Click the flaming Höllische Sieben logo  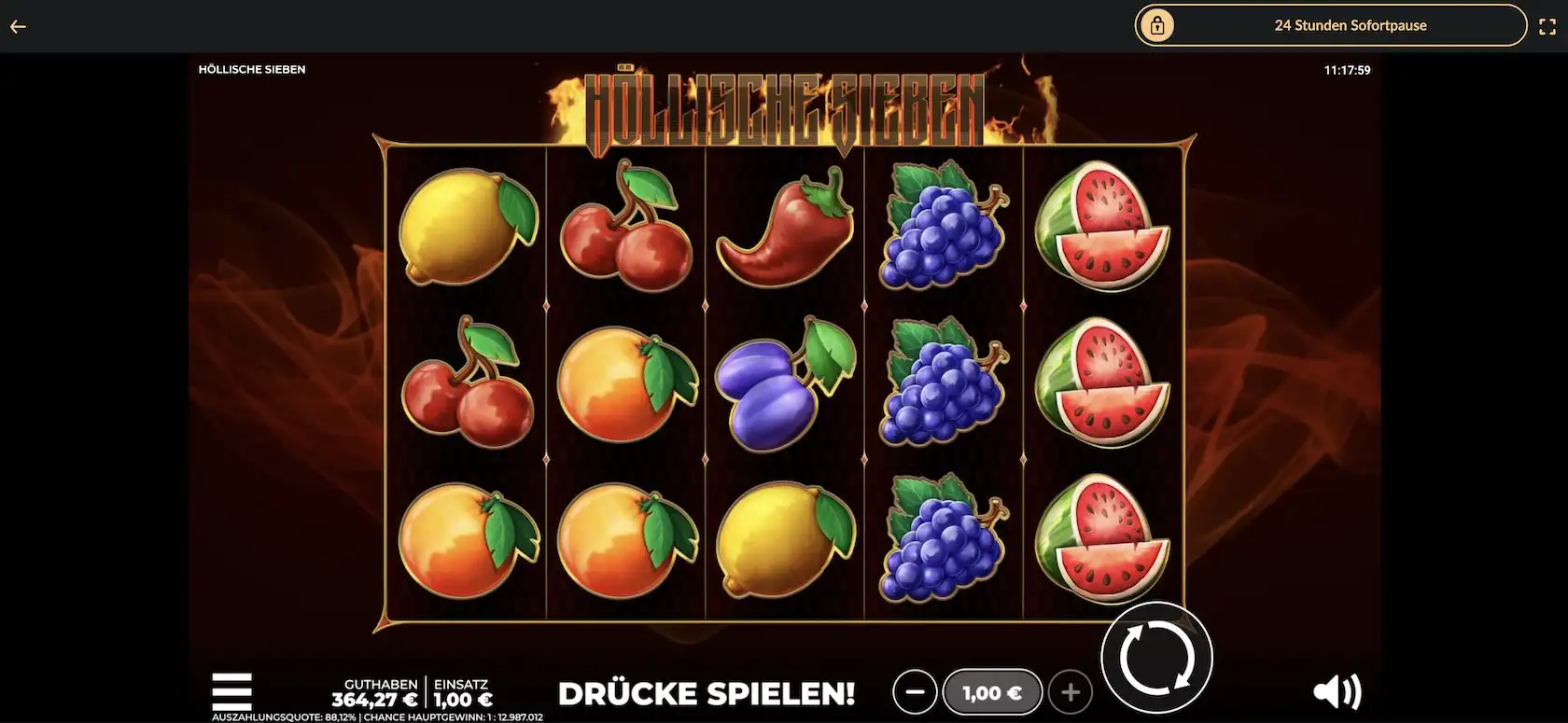click(x=784, y=103)
